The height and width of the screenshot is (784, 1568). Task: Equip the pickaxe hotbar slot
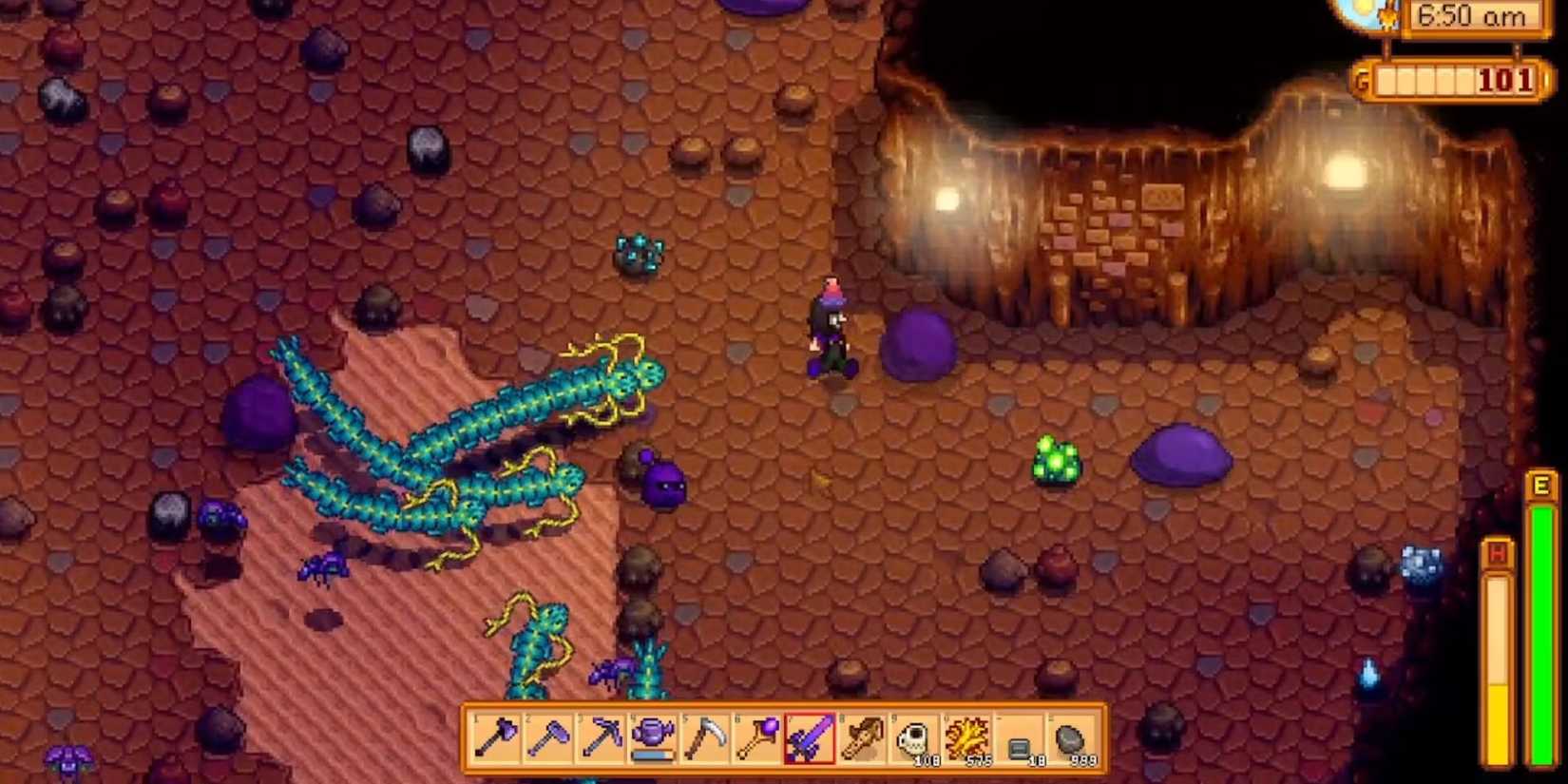tap(601, 738)
